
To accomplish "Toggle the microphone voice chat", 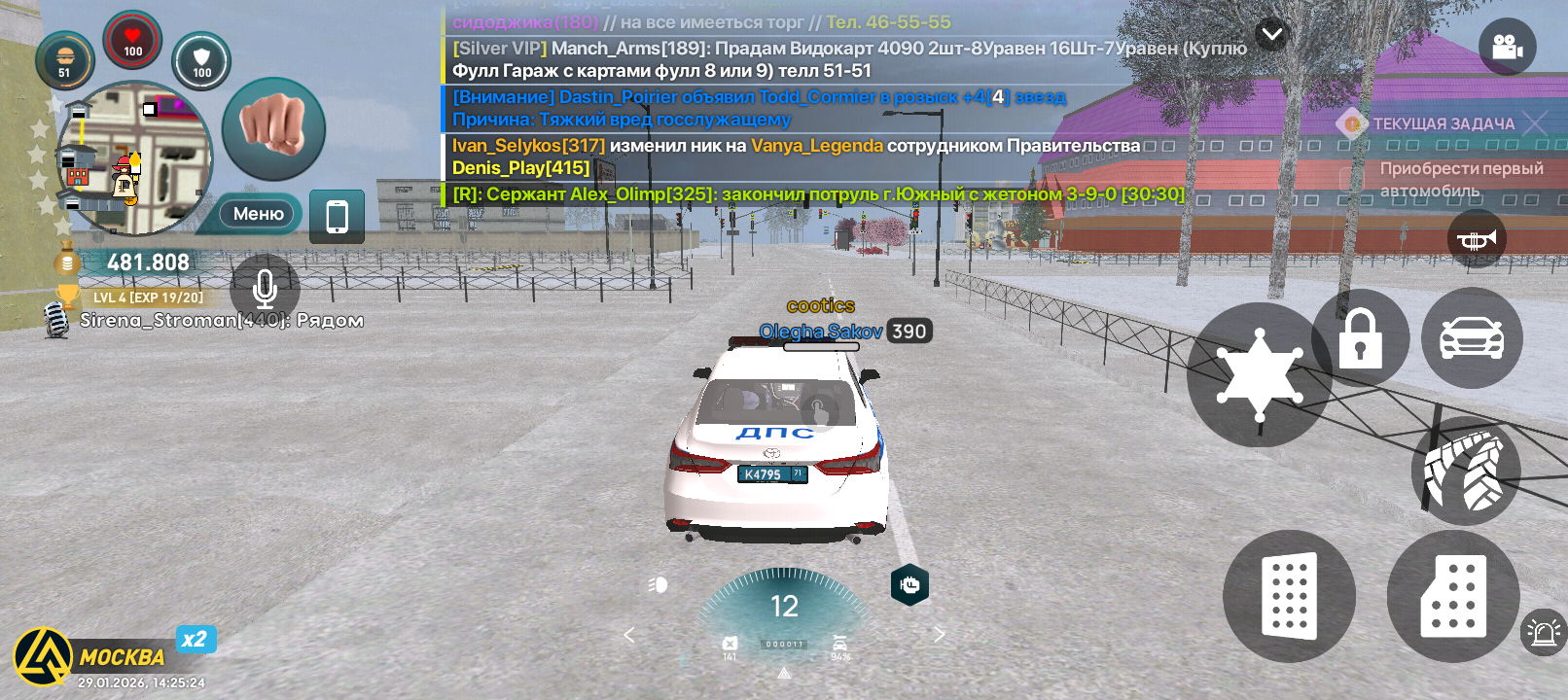I will (265, 289).
